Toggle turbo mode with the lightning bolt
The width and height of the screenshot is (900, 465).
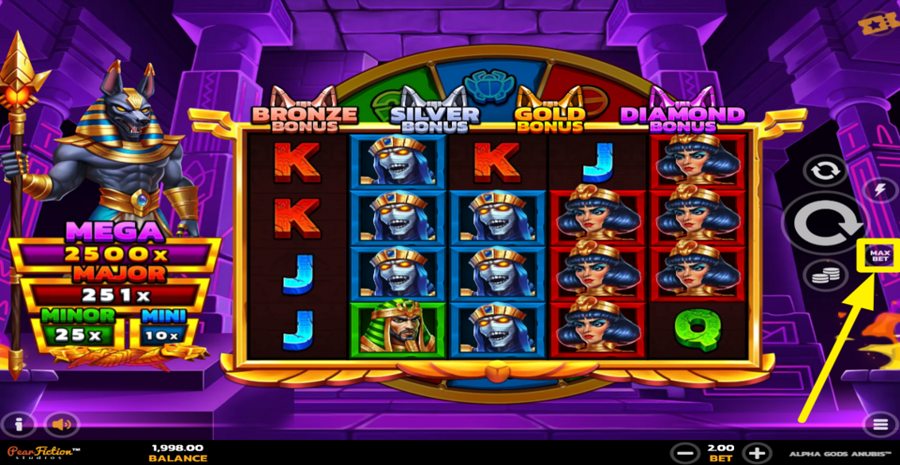point(880,191)
